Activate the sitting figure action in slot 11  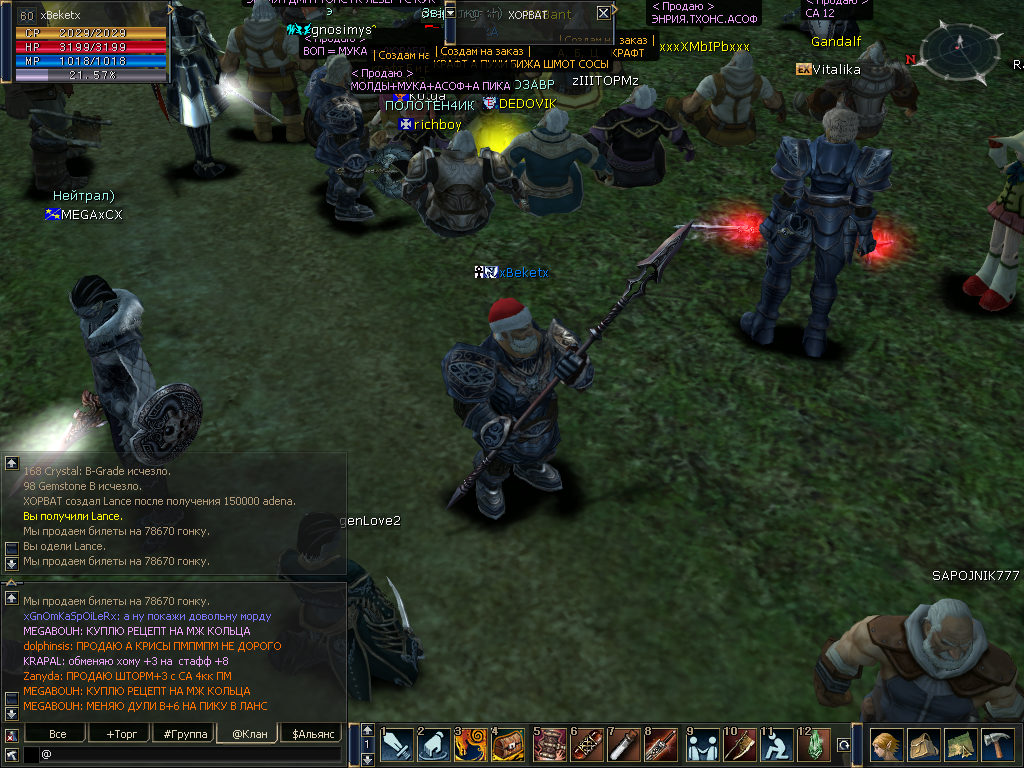[777, 745]
